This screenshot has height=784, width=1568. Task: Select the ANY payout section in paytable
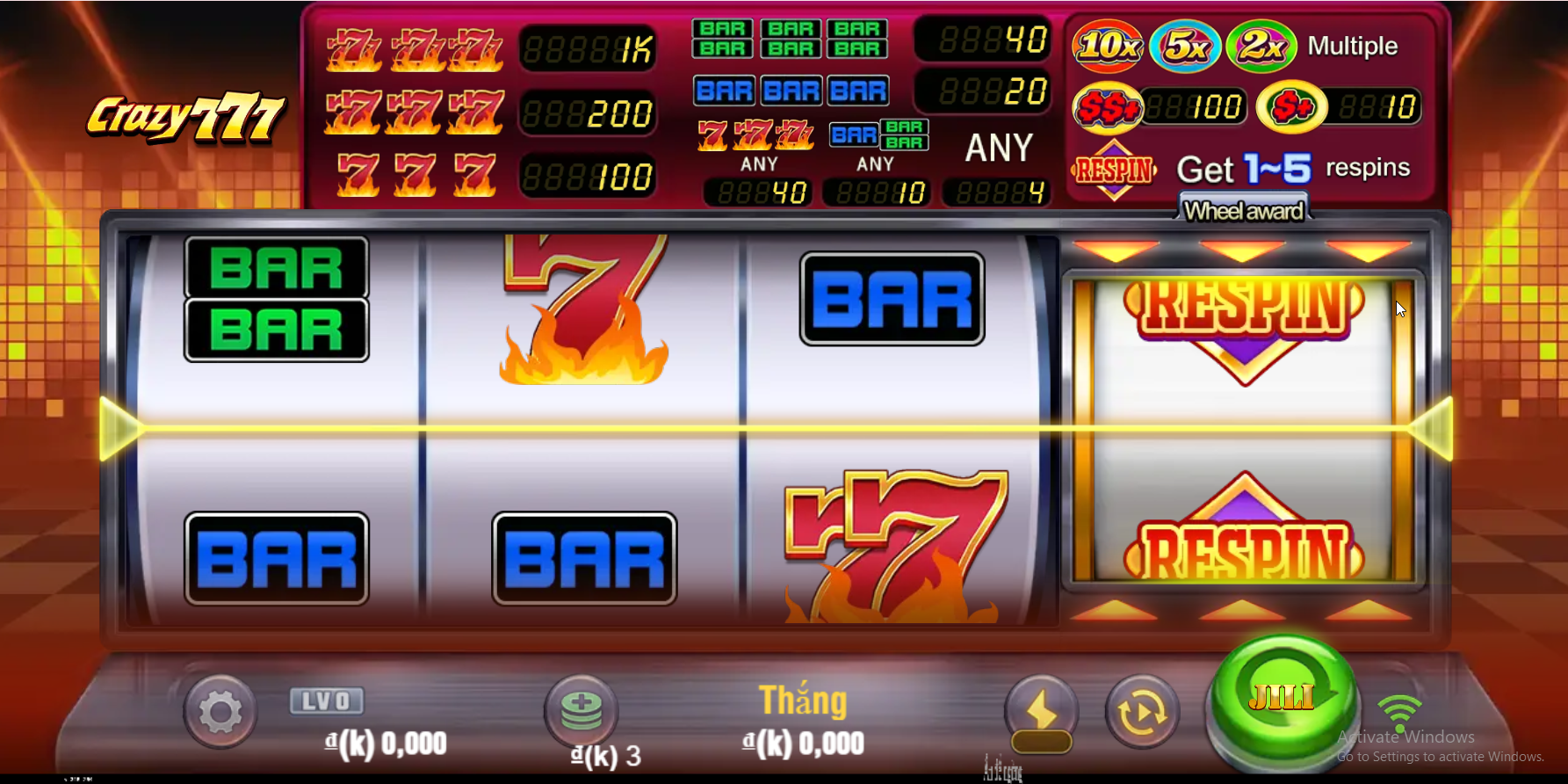point(998,148)
